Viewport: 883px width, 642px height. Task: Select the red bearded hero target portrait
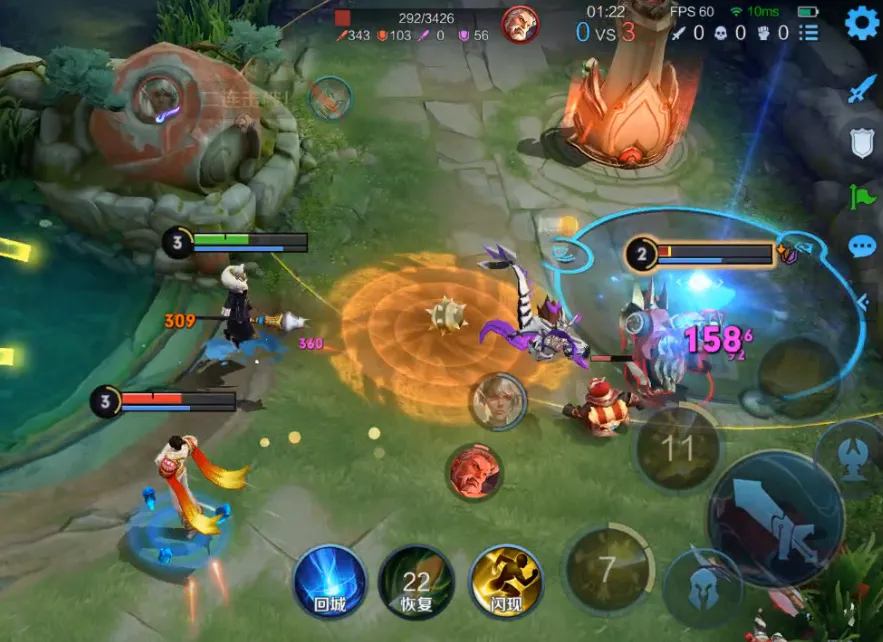pos(473,472)
